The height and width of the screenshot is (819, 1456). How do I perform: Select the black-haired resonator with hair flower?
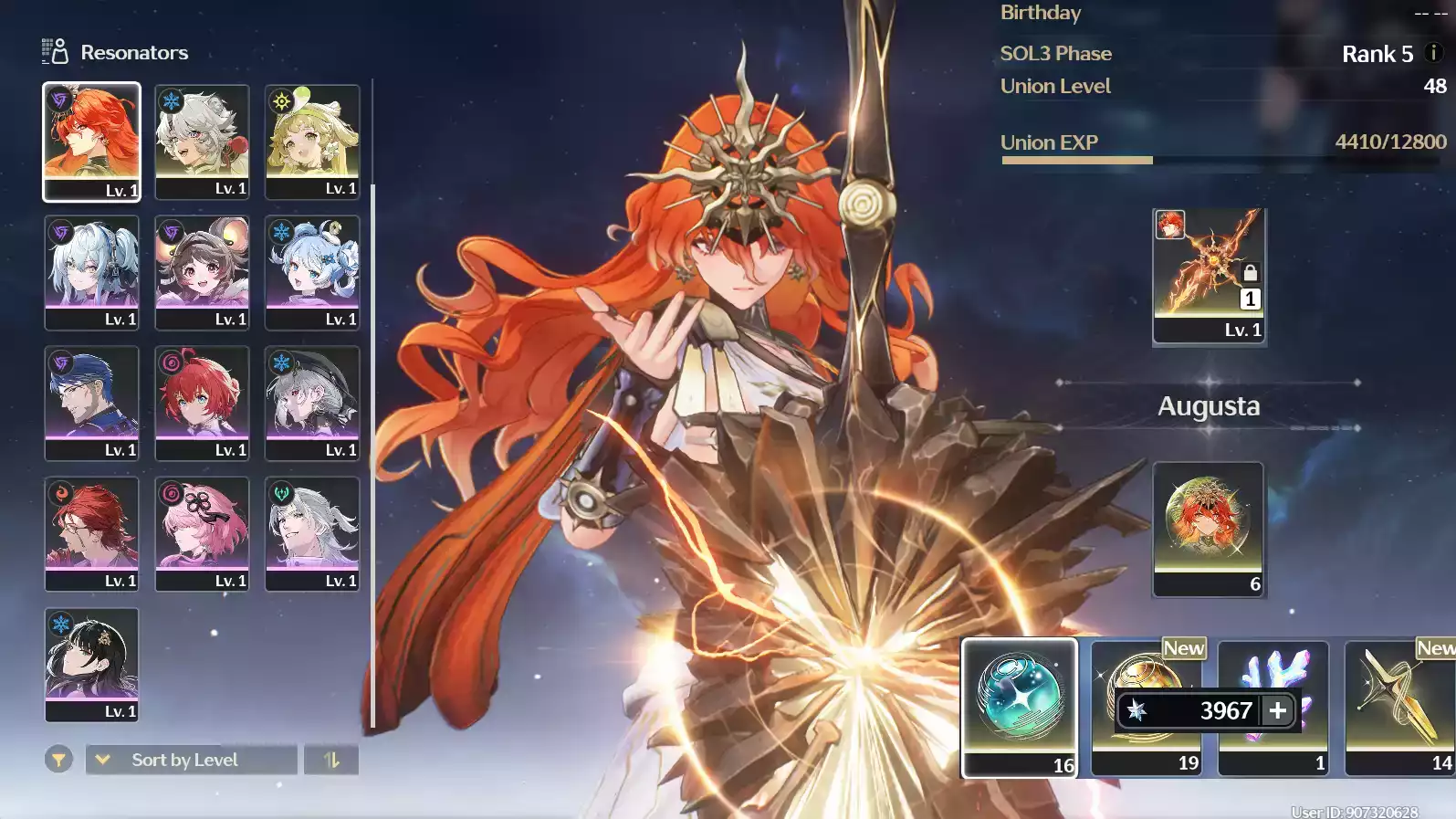91,664
